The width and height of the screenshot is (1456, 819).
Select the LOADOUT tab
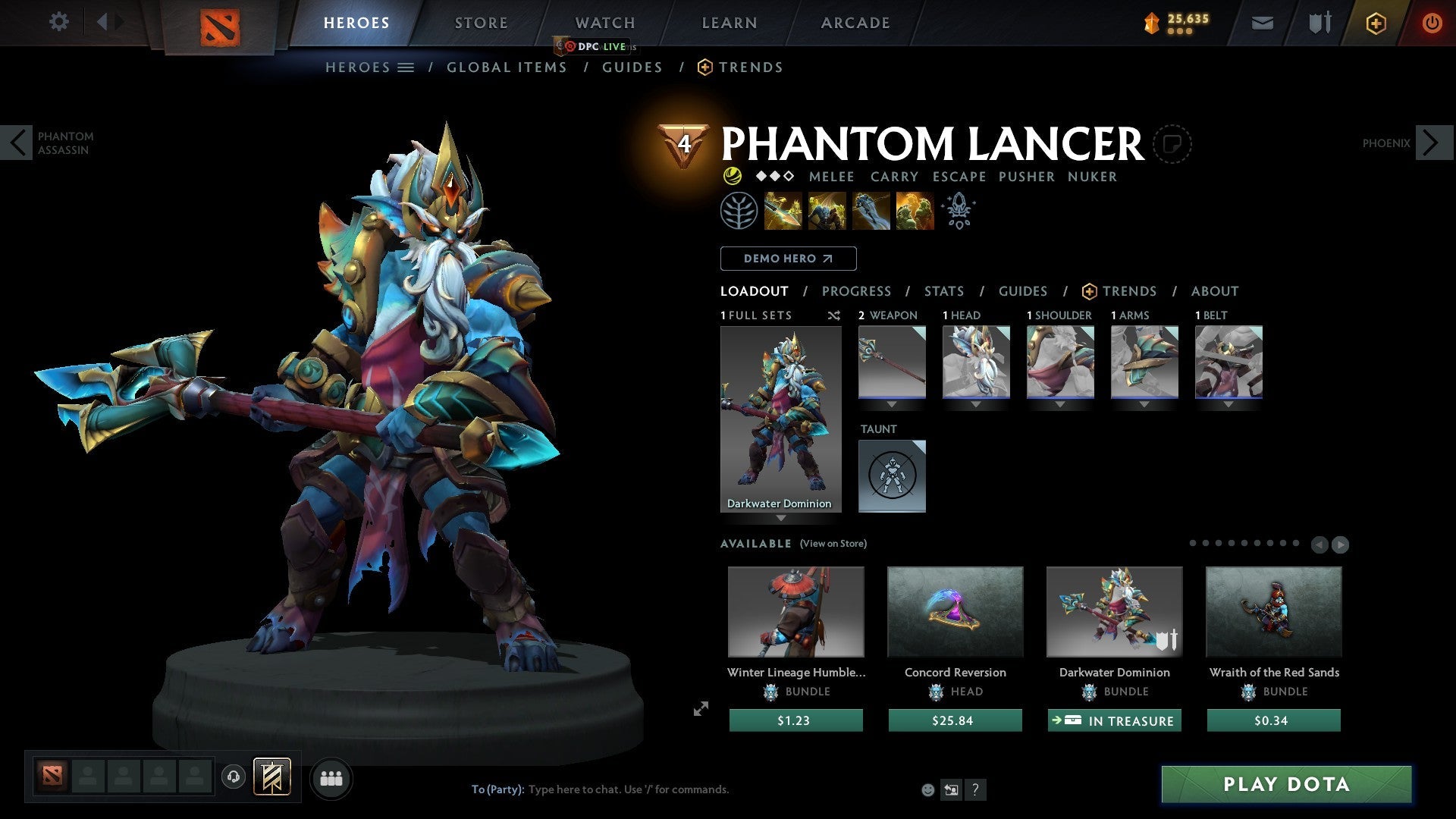[754, 291]
